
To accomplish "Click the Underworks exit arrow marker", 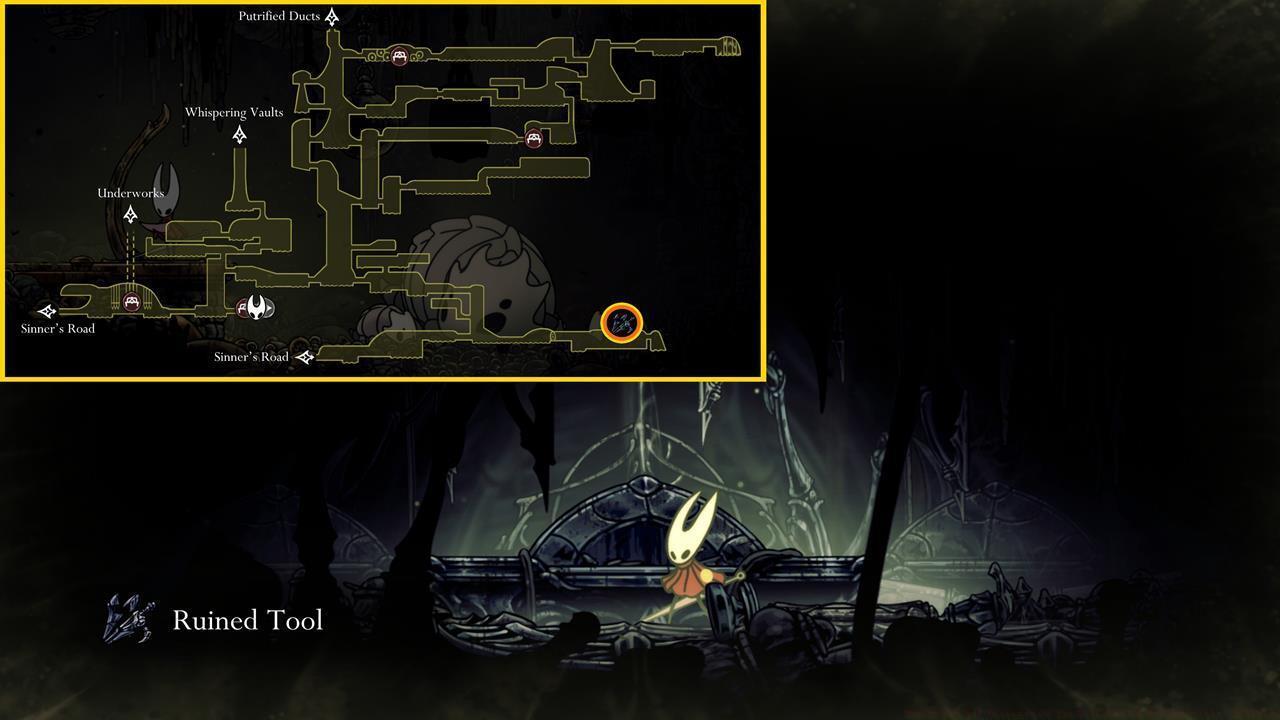I will pyautogui.click(x=130, y=212).
